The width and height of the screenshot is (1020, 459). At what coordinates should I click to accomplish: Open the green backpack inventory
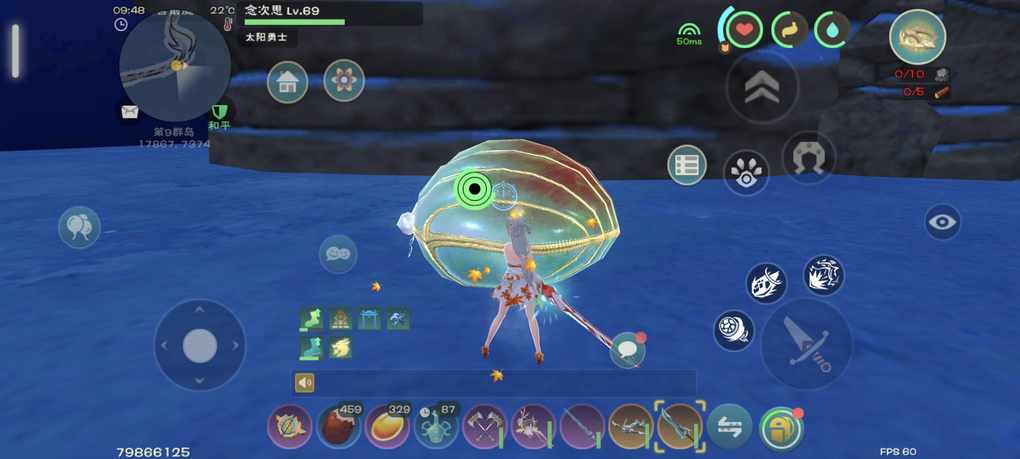point(780,428)
